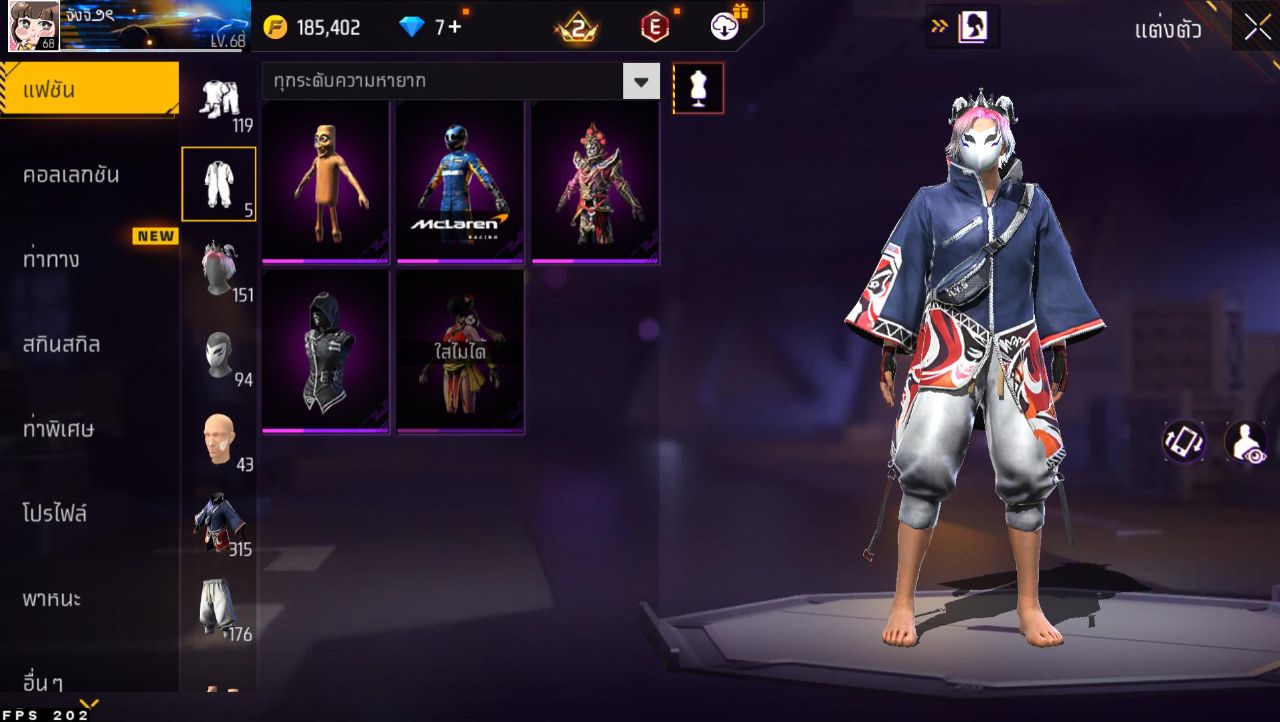
Task: Open the rarity filter dropdown
Action: 641,81
